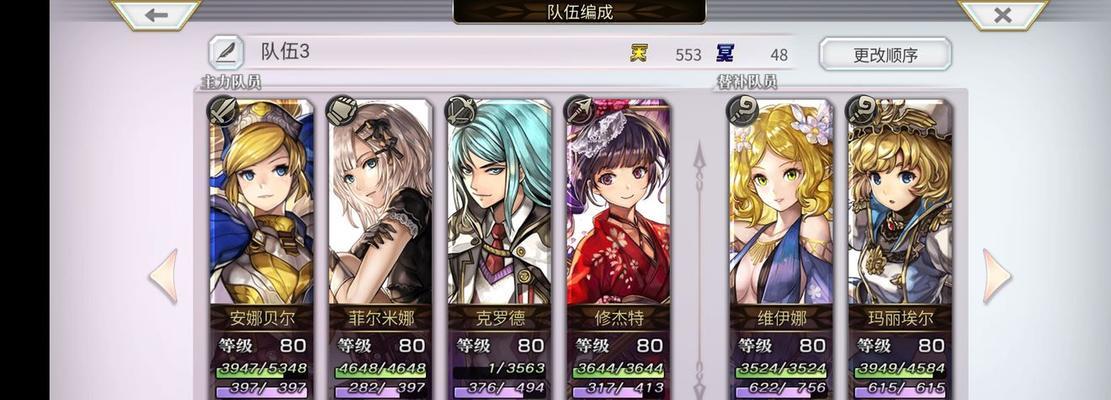
Task: Click the 更改顺序 button
Action: 884,54
